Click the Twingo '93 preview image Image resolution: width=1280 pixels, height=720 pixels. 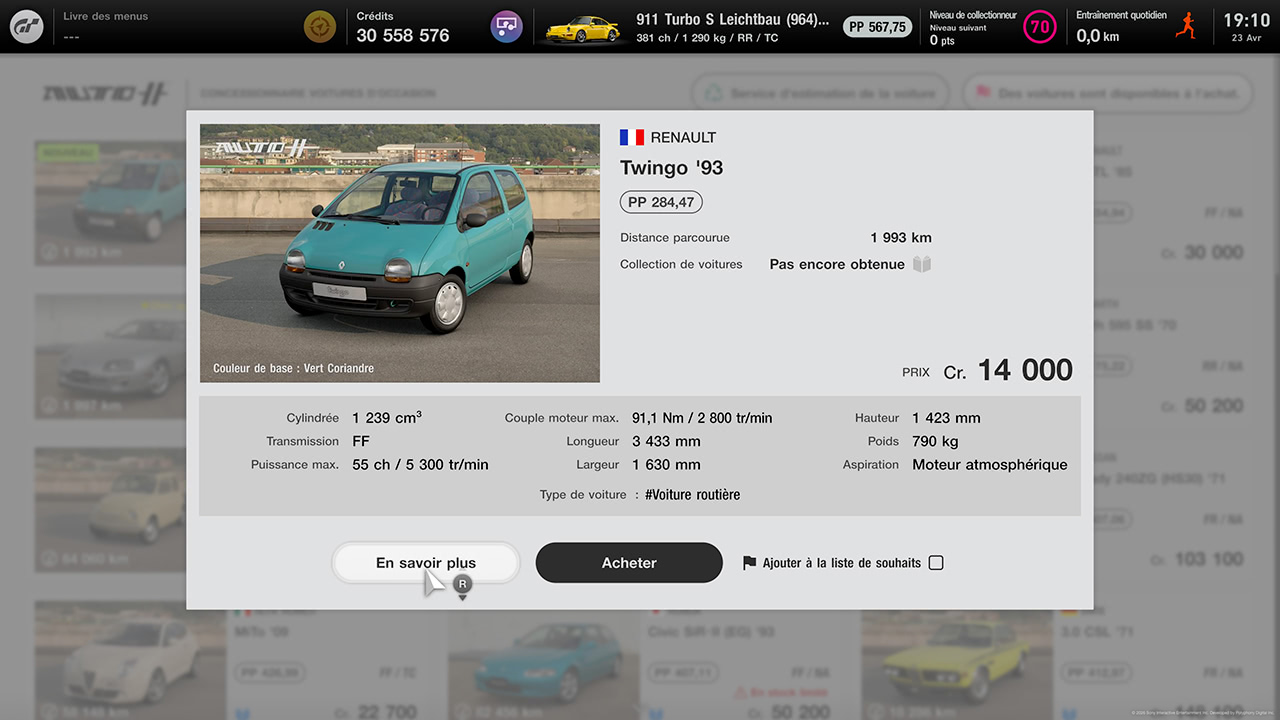400,252
